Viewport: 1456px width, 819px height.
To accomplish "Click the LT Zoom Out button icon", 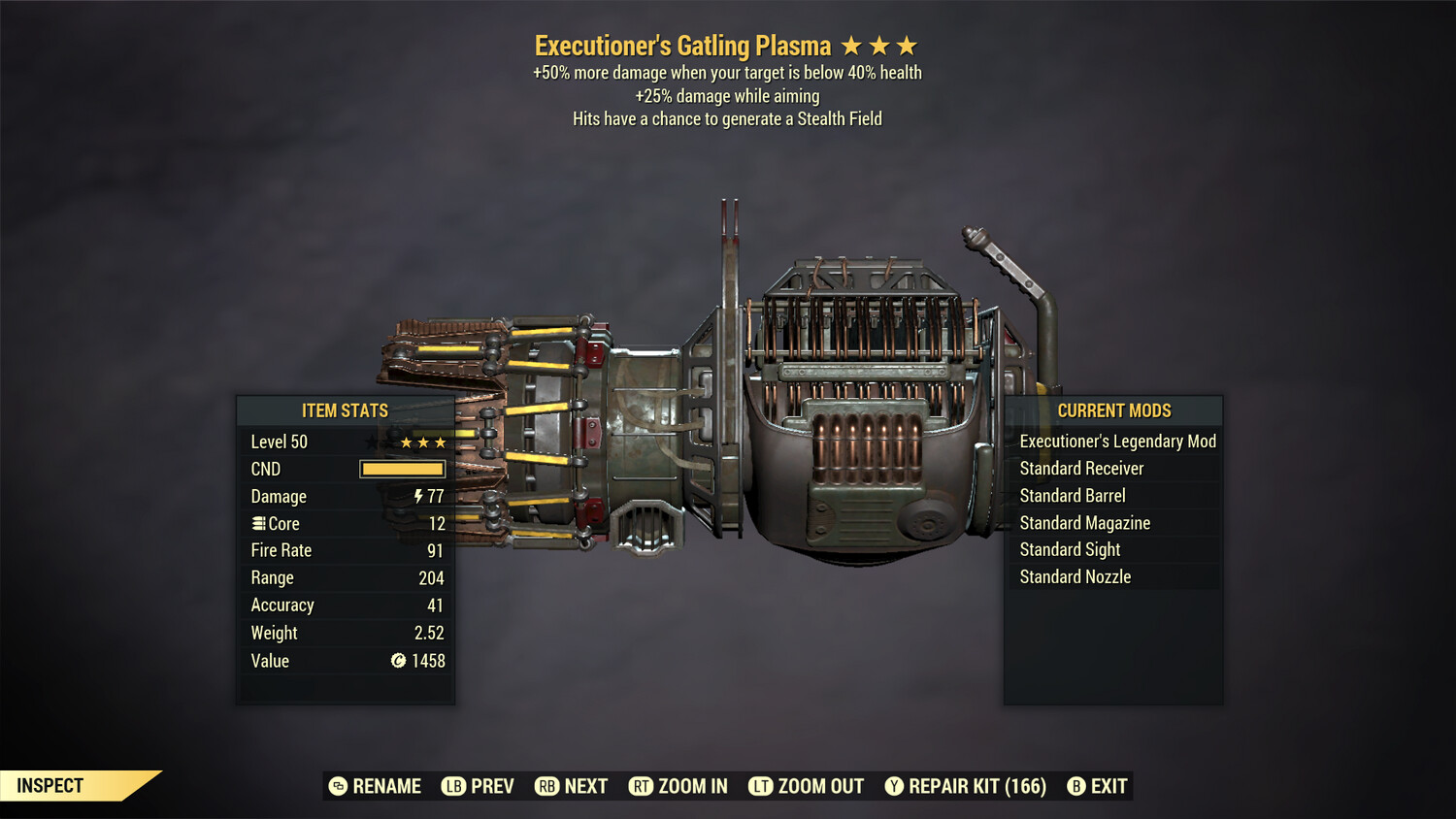I will 761,786.
